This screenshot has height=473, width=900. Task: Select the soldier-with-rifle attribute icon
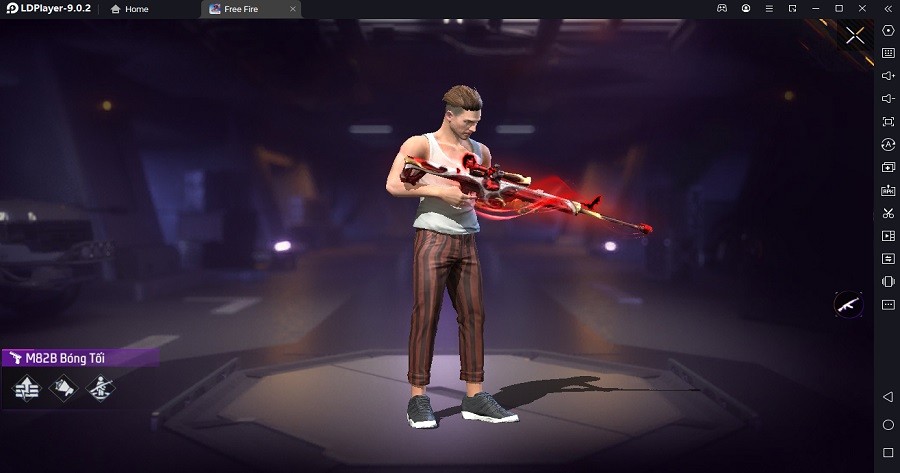[x=99, y=387]
